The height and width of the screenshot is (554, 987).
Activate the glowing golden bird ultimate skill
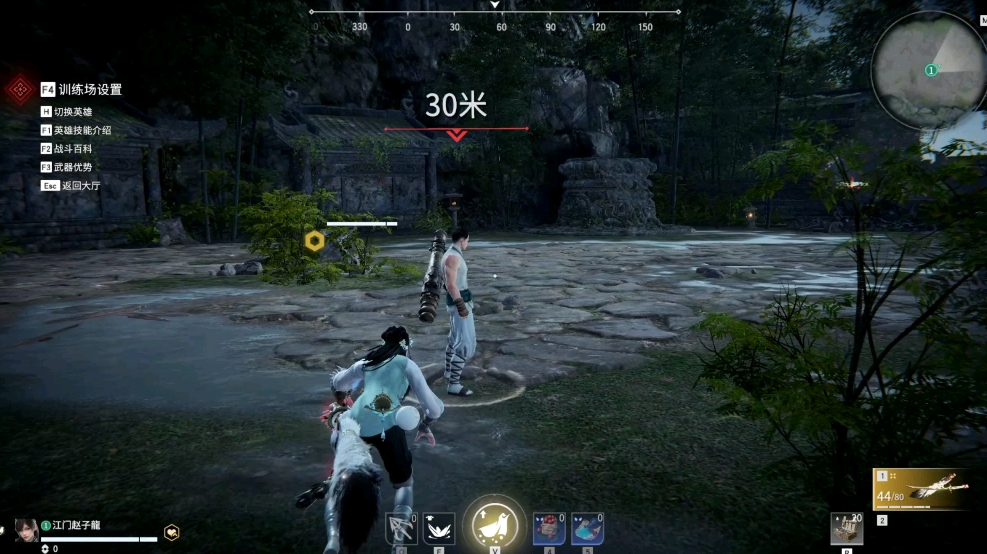coord(493,525)
